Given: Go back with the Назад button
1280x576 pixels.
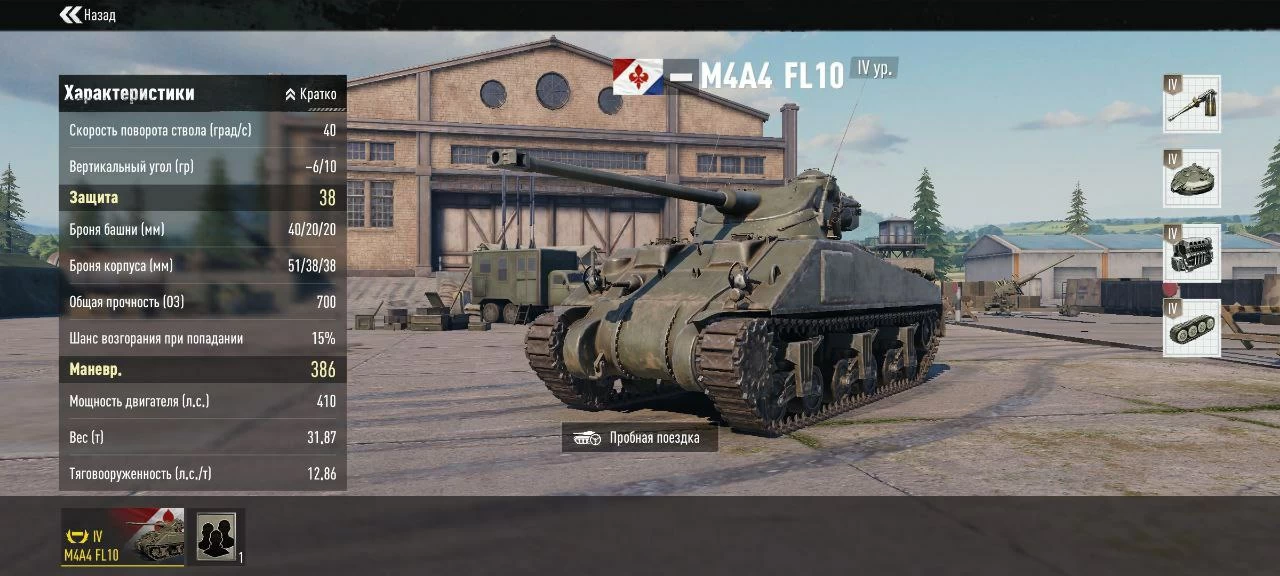Looking at the screenshot, I should pyautogui.click(x=88, y=15).
